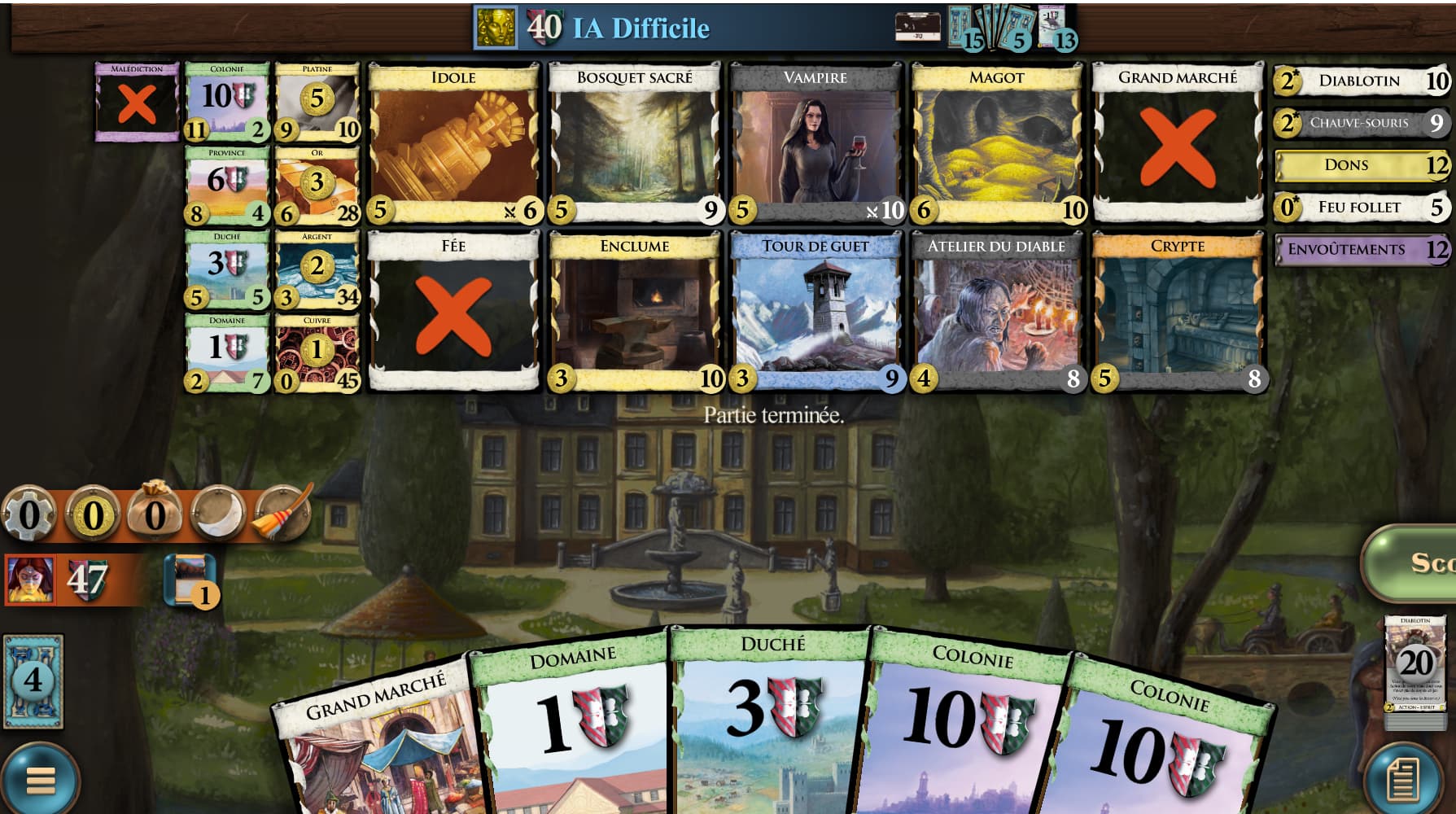Open the hamburger menu button

38,780
